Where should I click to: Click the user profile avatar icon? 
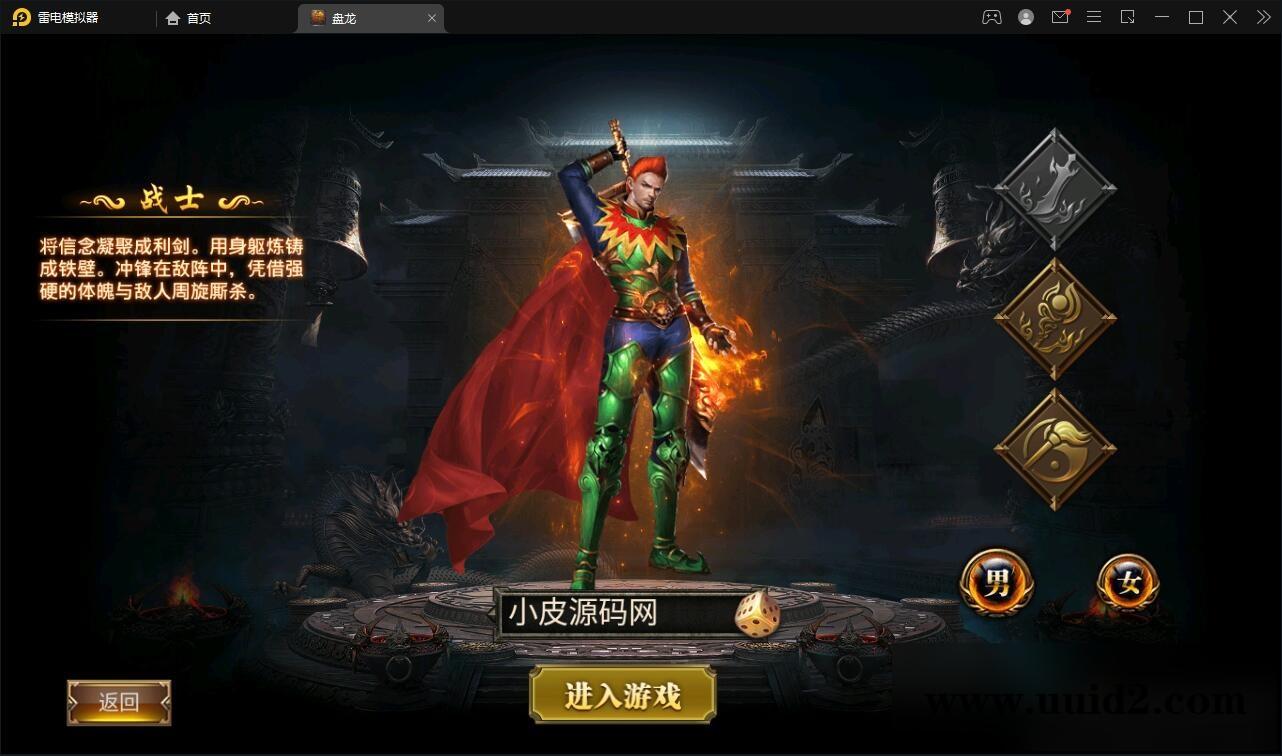tap(1025, 17)
